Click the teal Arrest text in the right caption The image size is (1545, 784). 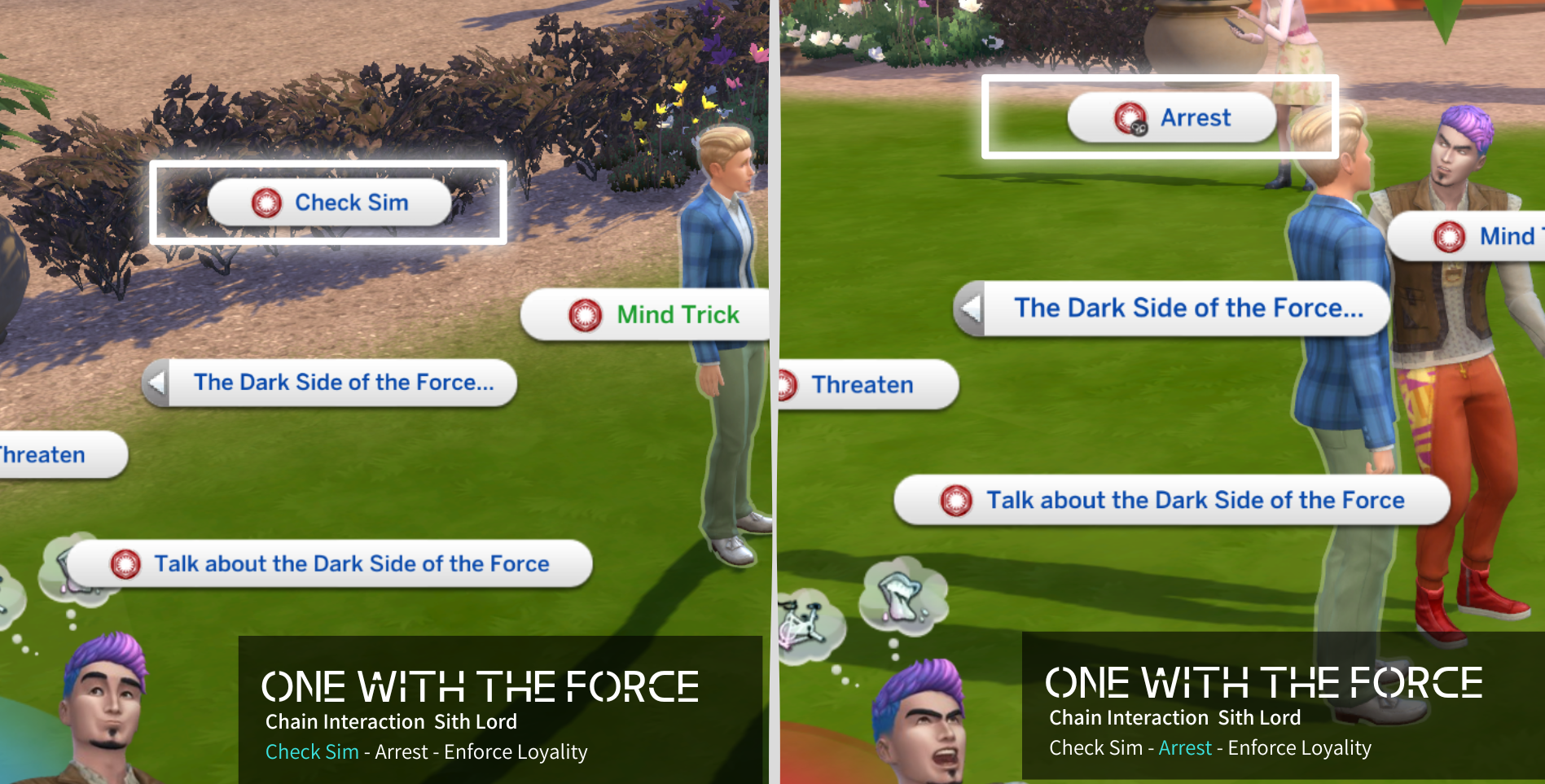(1183, 747)
